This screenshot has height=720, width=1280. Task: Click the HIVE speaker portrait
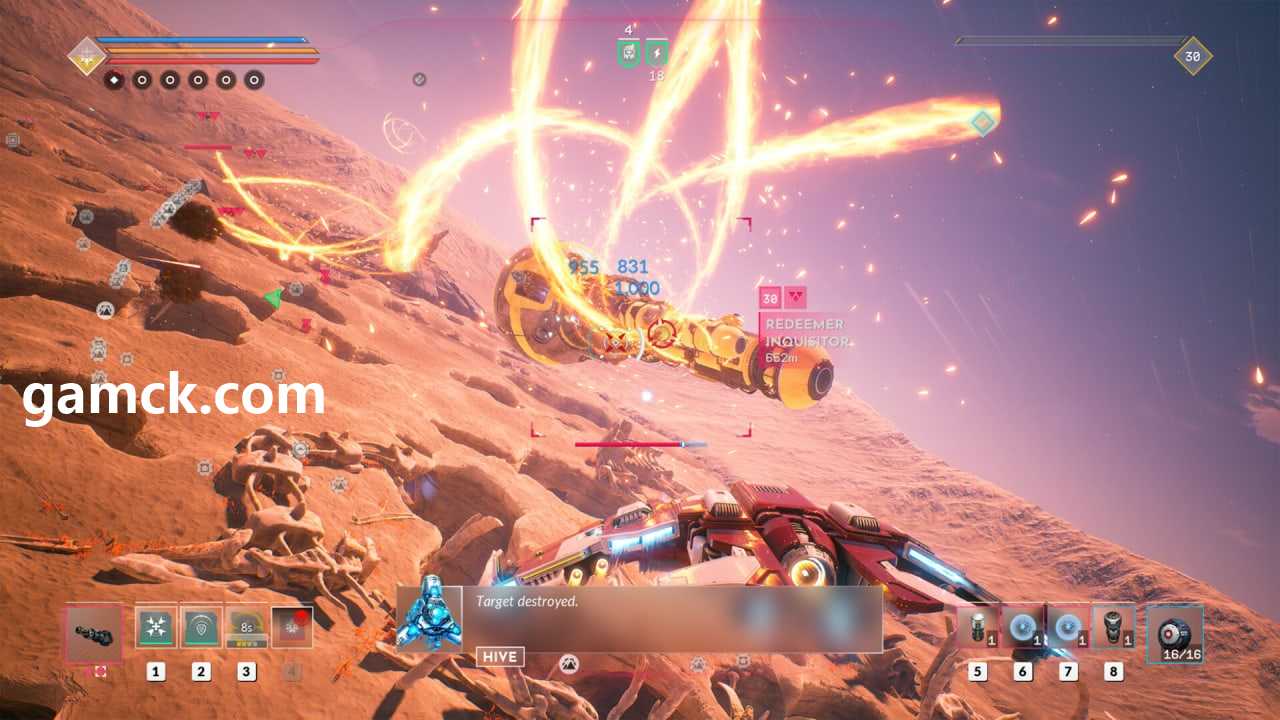[x=429, y=619]
